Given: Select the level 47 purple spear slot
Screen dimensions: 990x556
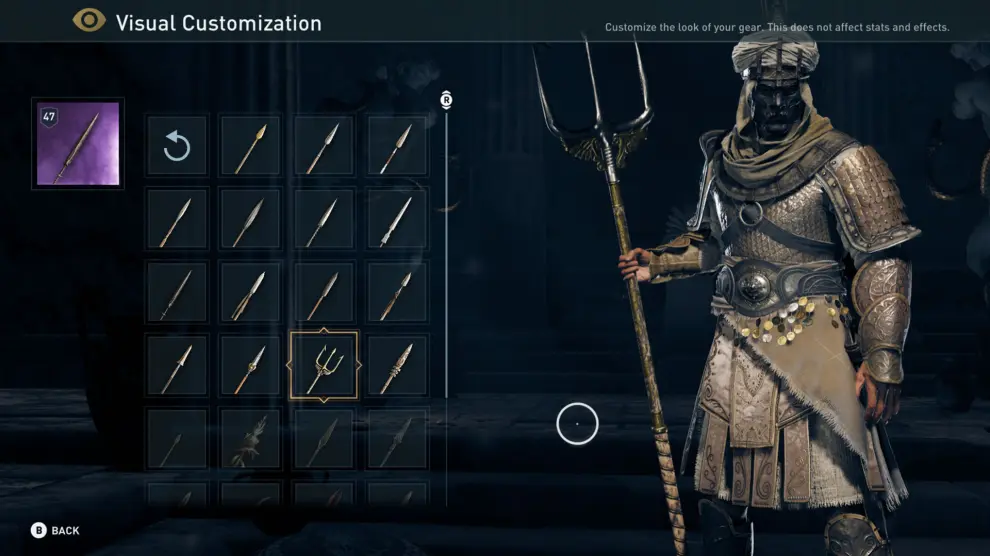Looking at the screenshot, I should pyautogui.click(x=78, y=144).
